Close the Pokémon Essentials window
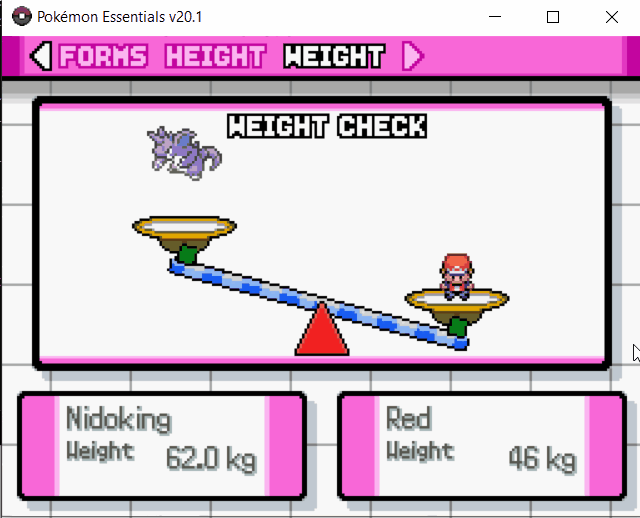640x518 pixels. (611, 17)
